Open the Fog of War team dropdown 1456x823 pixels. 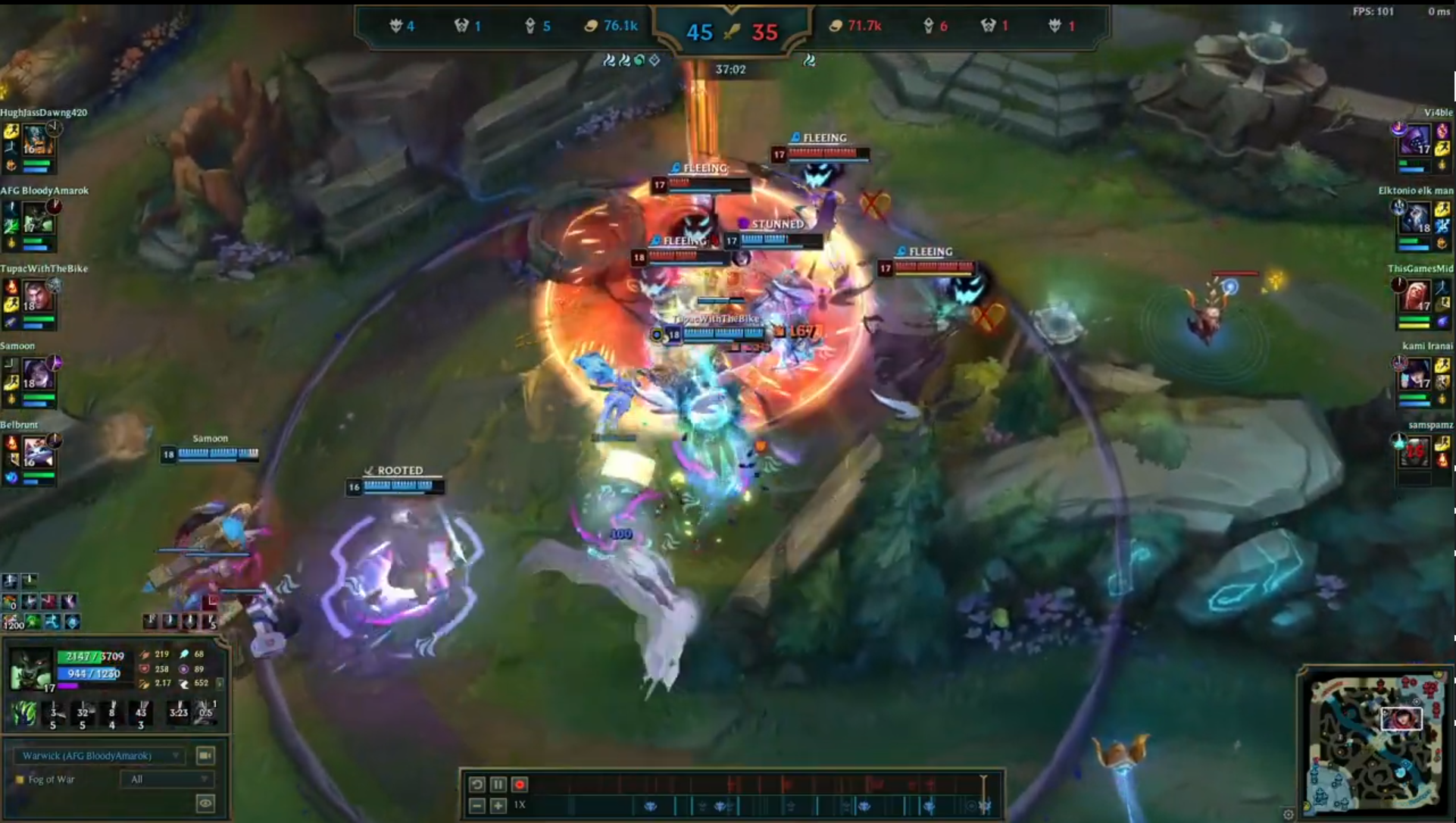pos(167,779)
